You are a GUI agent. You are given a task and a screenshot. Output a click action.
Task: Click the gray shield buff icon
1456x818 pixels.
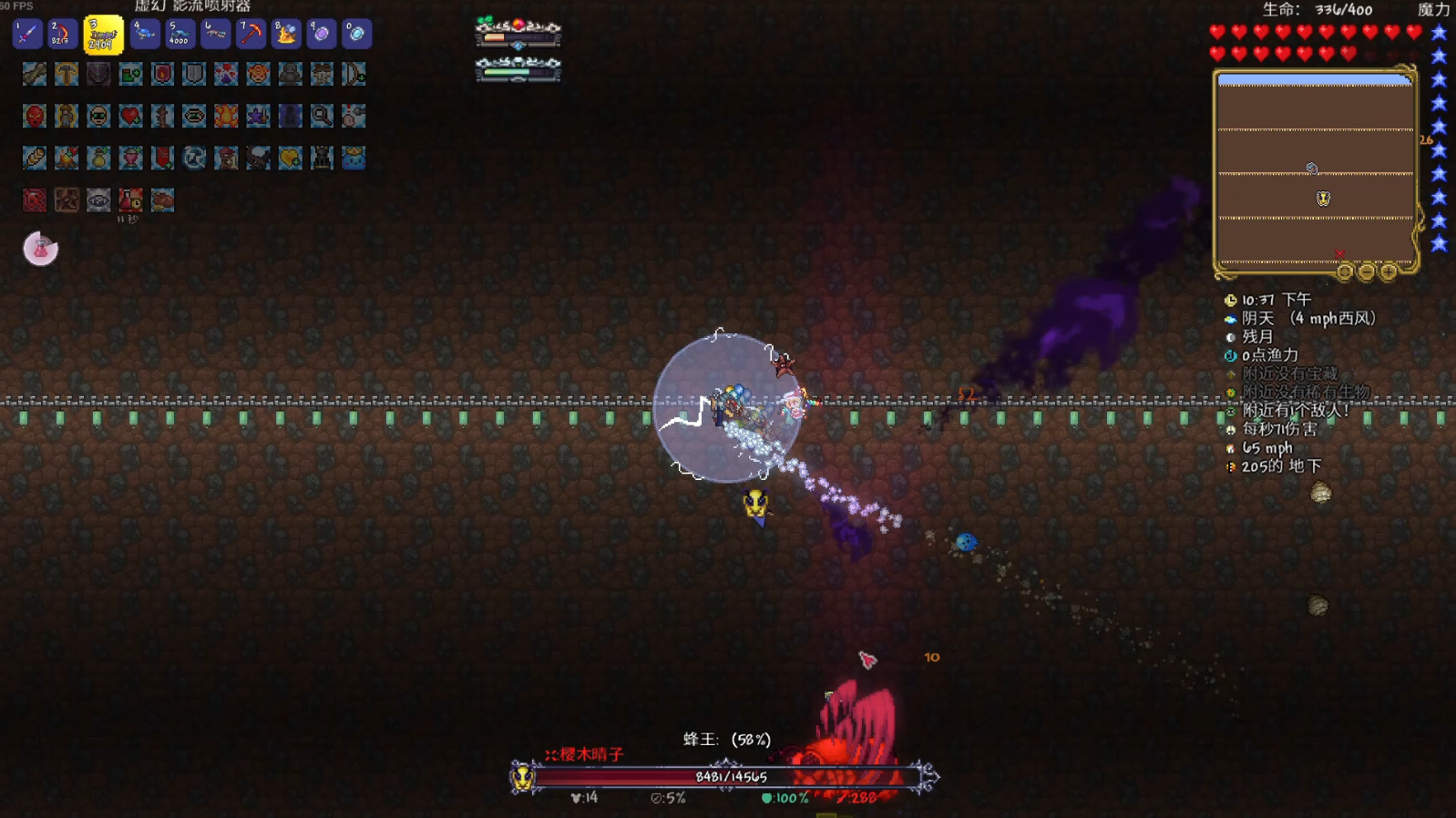pyautogui.click(x=194, y=74)
